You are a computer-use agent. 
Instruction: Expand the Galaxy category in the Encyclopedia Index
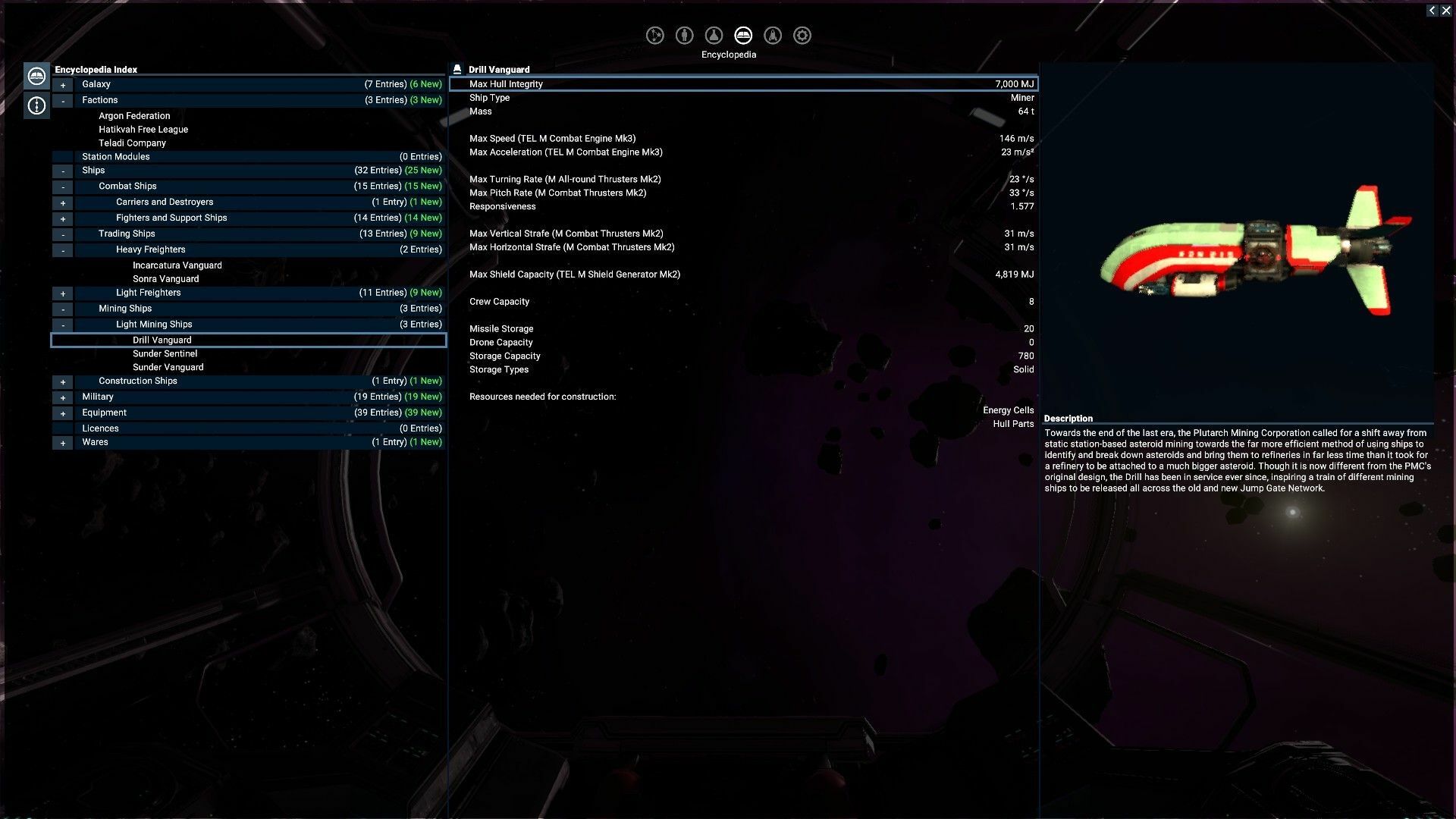click(x=63, y=84)
